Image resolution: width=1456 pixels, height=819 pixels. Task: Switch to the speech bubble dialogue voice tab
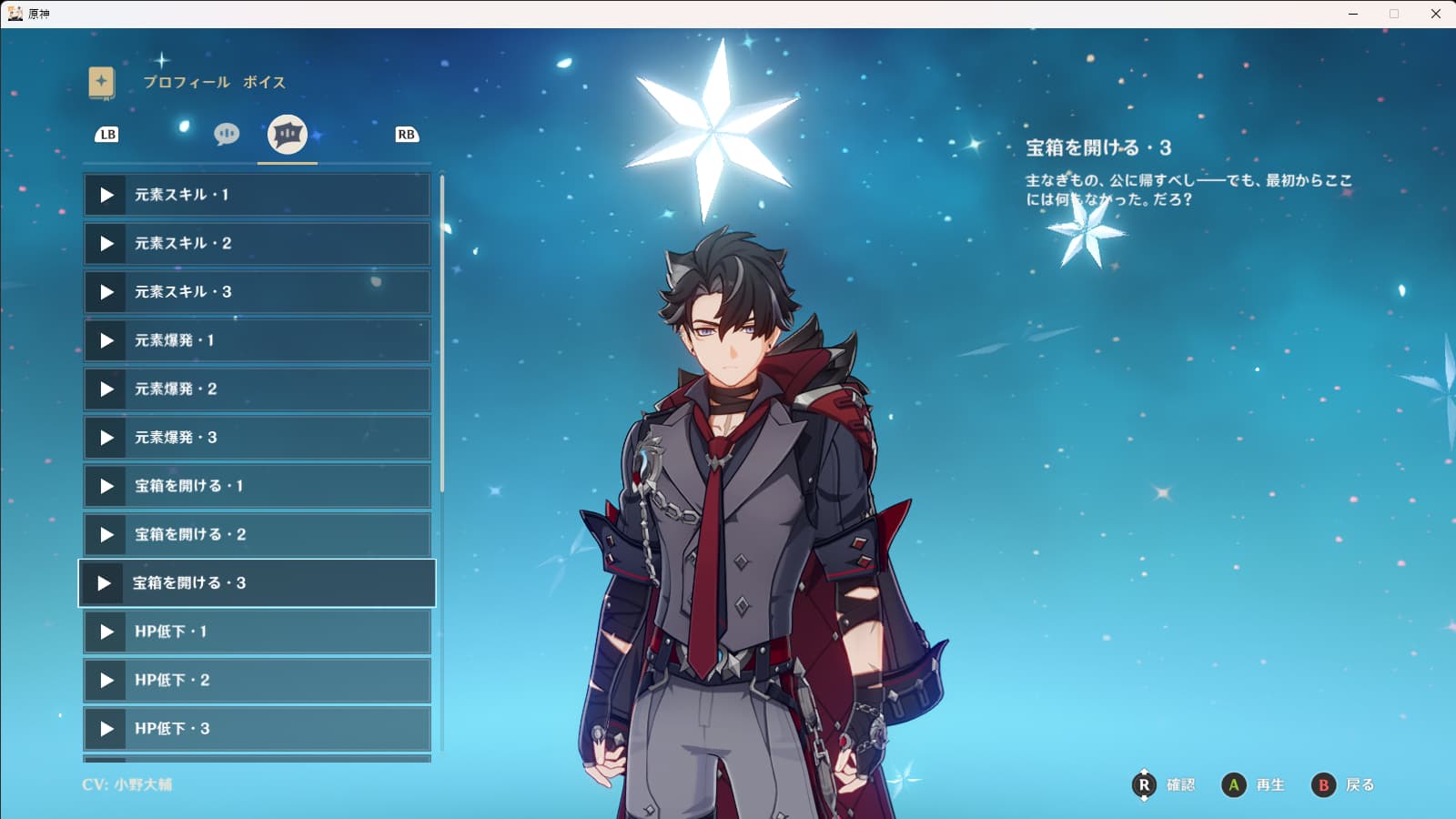227,135
